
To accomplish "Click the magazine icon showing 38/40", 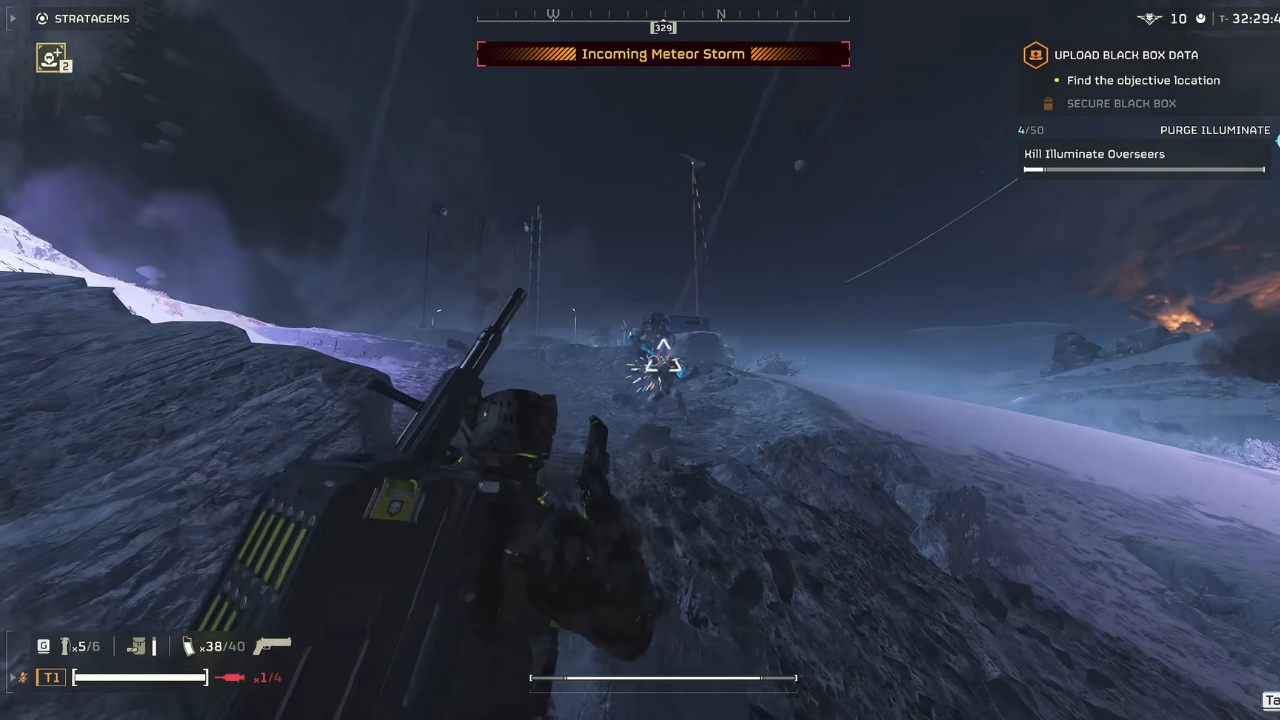I will (x=190, y=646).
